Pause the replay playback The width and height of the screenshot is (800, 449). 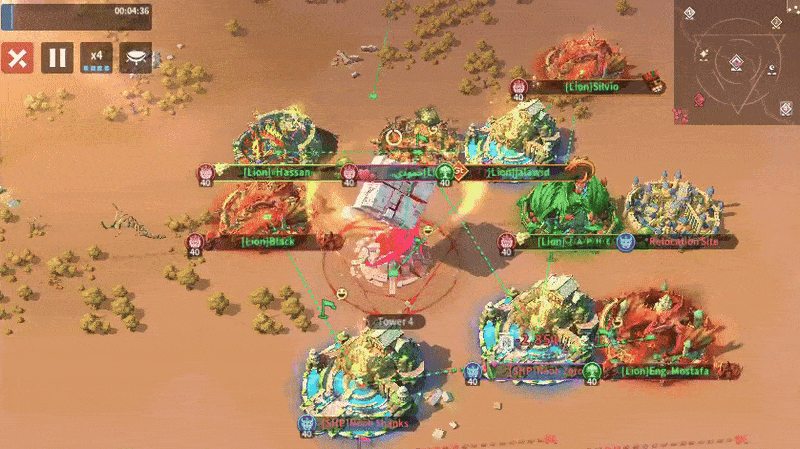(56, 58)
